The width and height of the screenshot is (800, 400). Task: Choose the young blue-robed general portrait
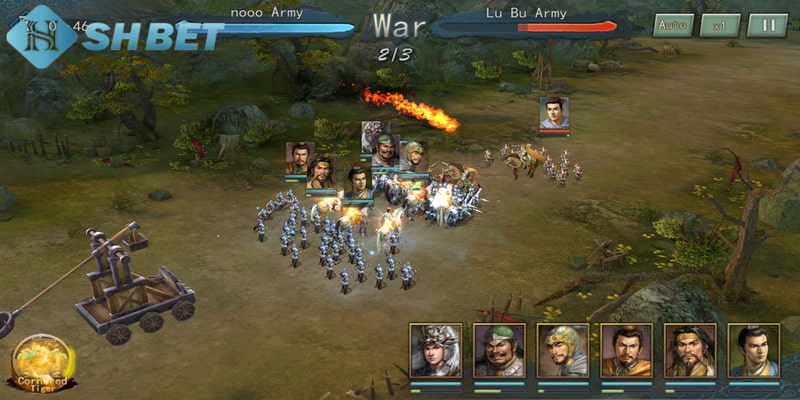(753, 350)
